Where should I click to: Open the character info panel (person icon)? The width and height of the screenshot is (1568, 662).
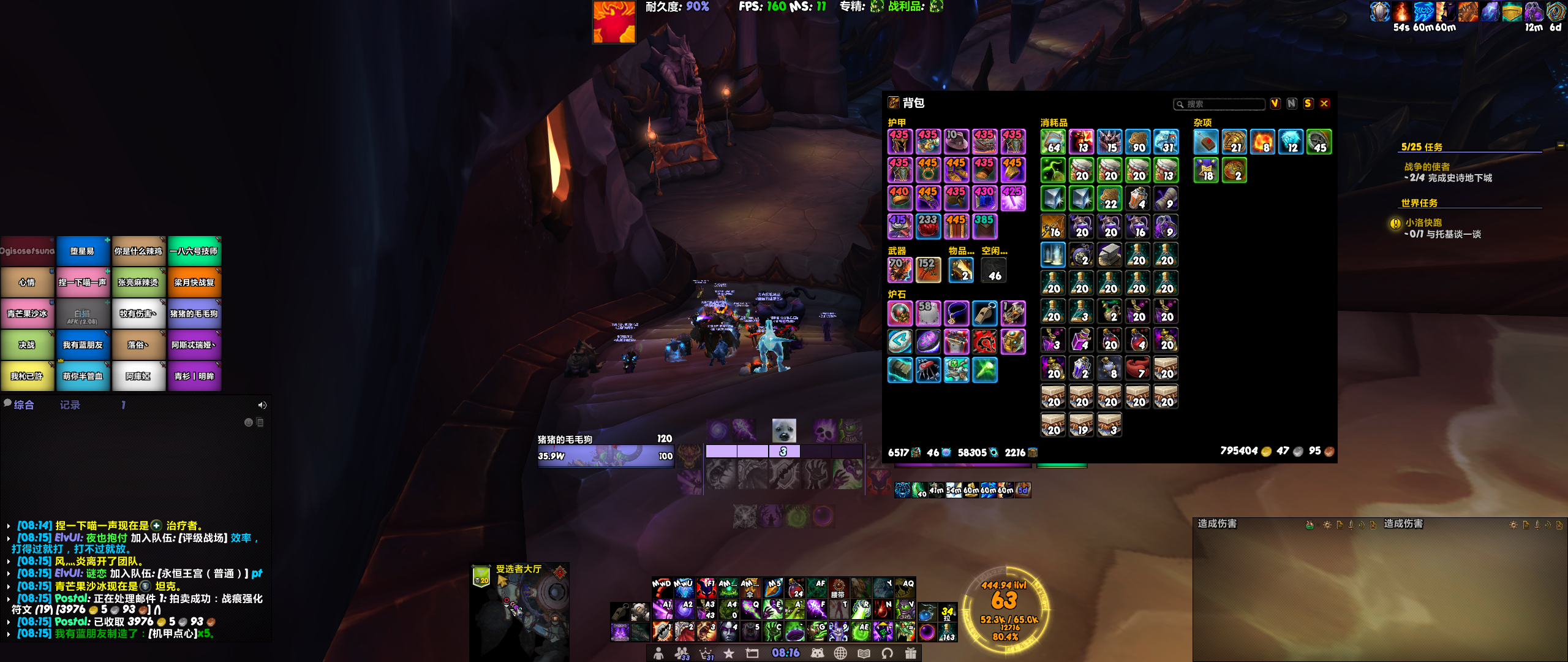659,653
